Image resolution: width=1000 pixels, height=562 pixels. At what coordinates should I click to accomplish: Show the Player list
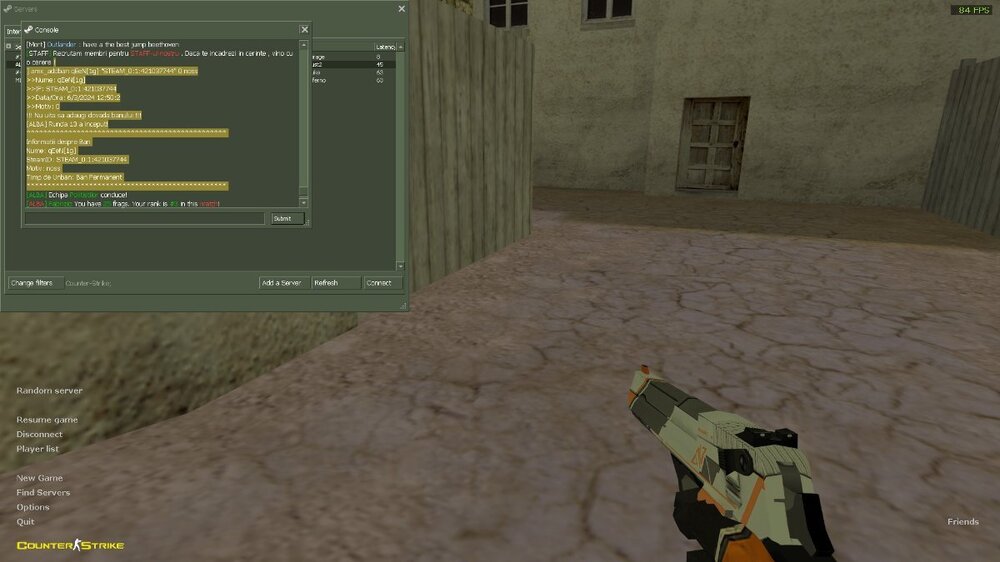[x=37, y=449]
